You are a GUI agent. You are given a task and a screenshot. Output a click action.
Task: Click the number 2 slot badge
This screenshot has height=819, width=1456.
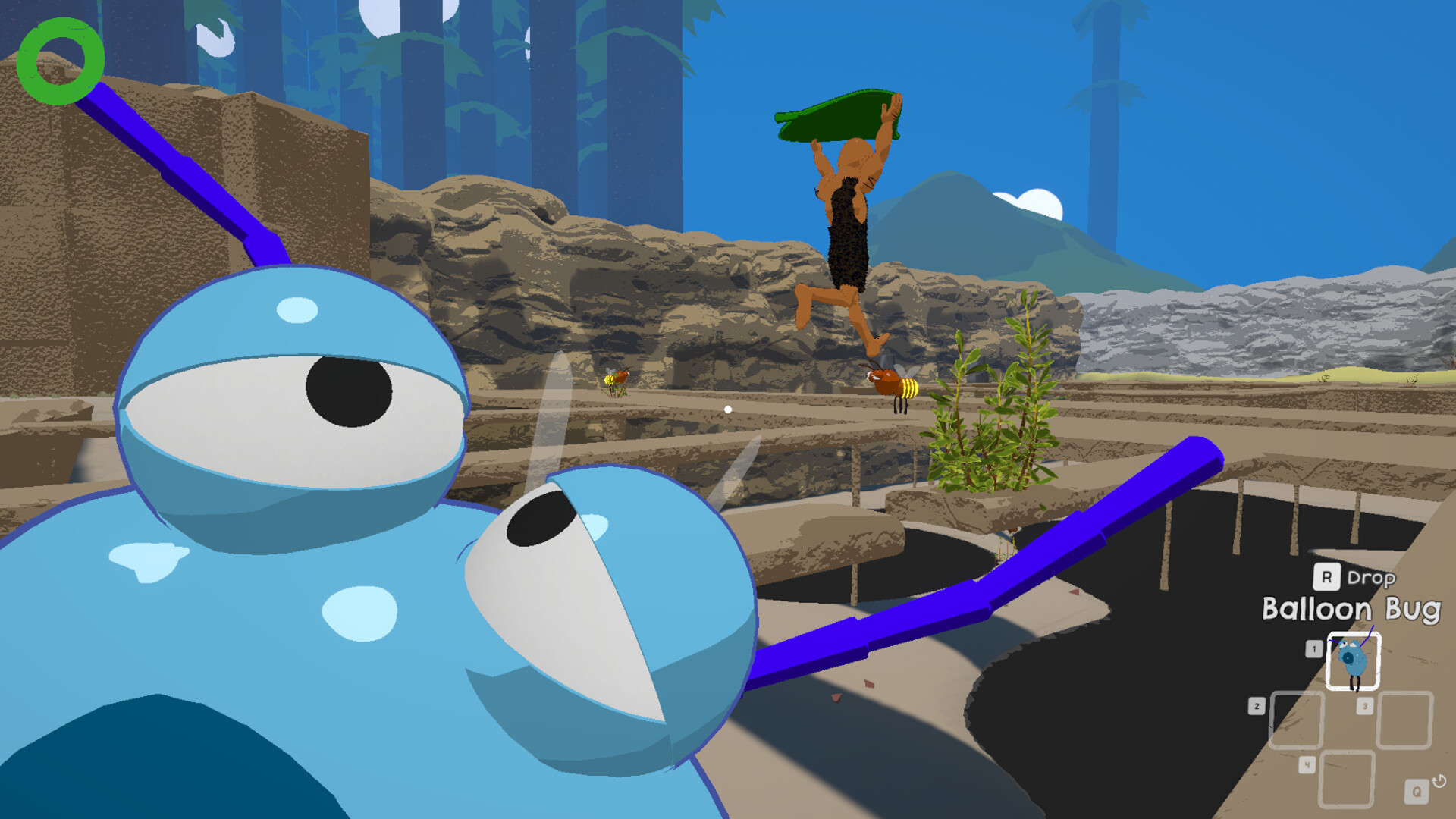click(x=1257, y=705)
